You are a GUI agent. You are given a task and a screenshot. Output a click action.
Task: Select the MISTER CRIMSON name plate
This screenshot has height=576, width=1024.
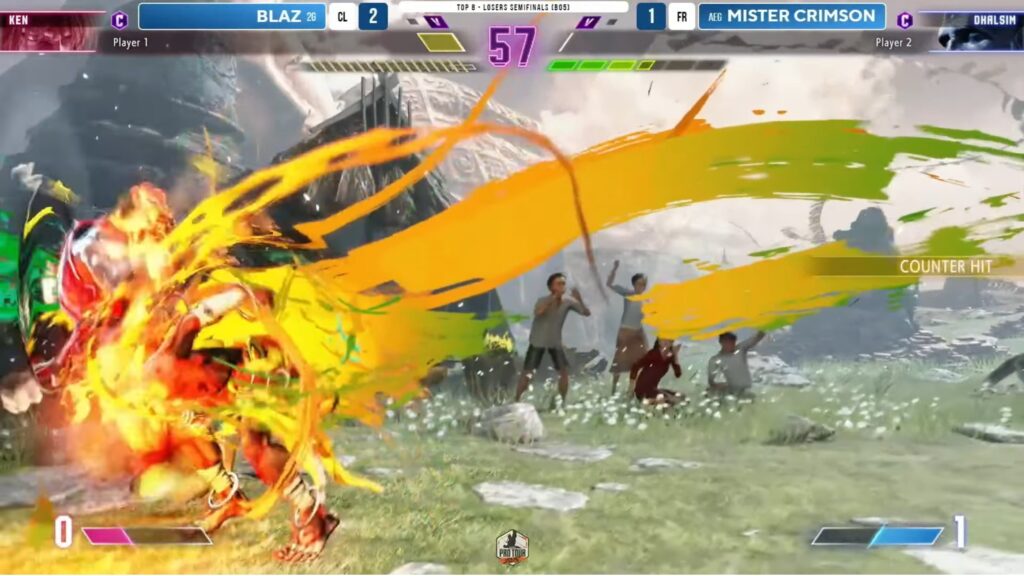[x=791, y=16]
